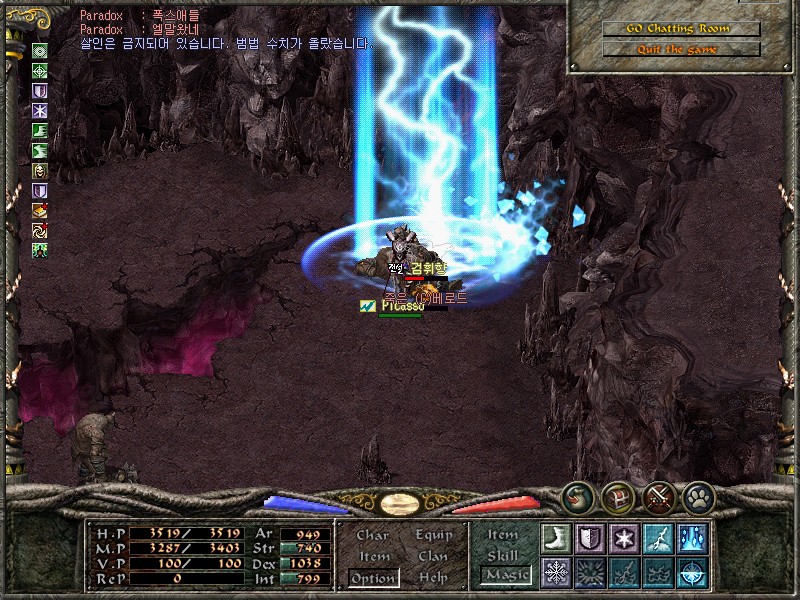Quit the game

pos(680,49)
